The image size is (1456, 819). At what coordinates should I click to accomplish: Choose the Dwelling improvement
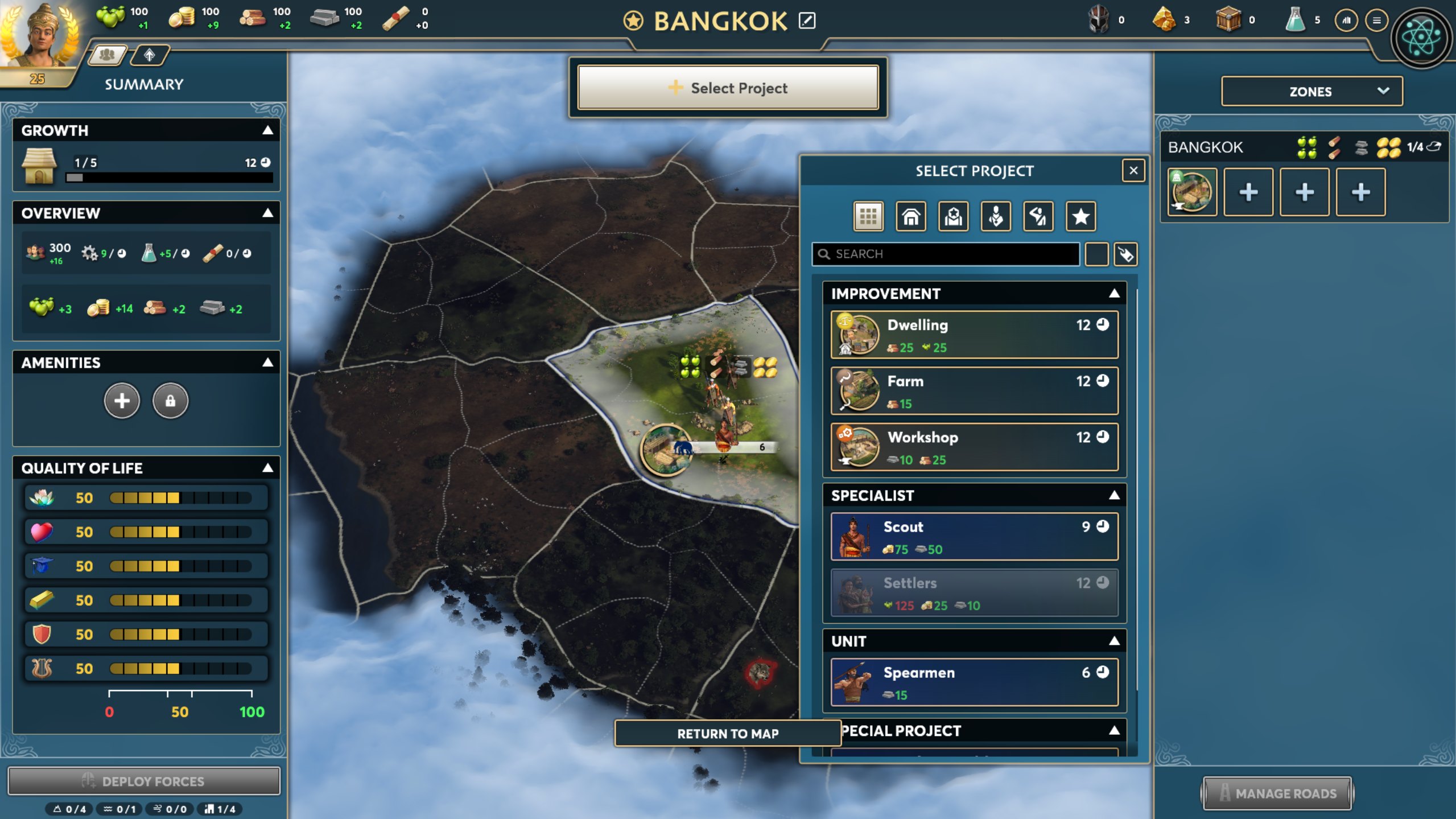[x=974, y=335]
